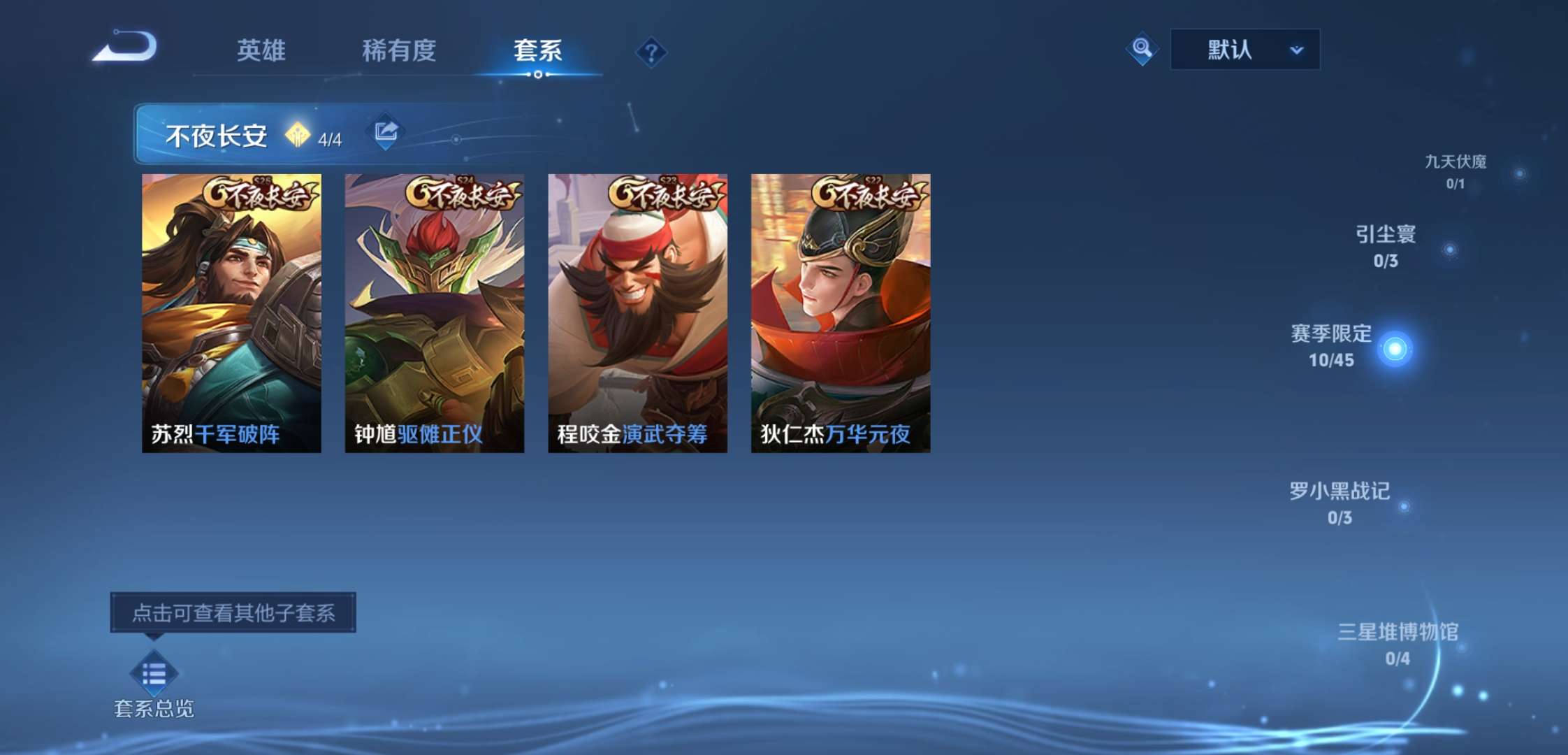Switch to the 英雄 tab
This screenshot has height=755, width=1568.
pyautogui.click(x=261, y=51)
